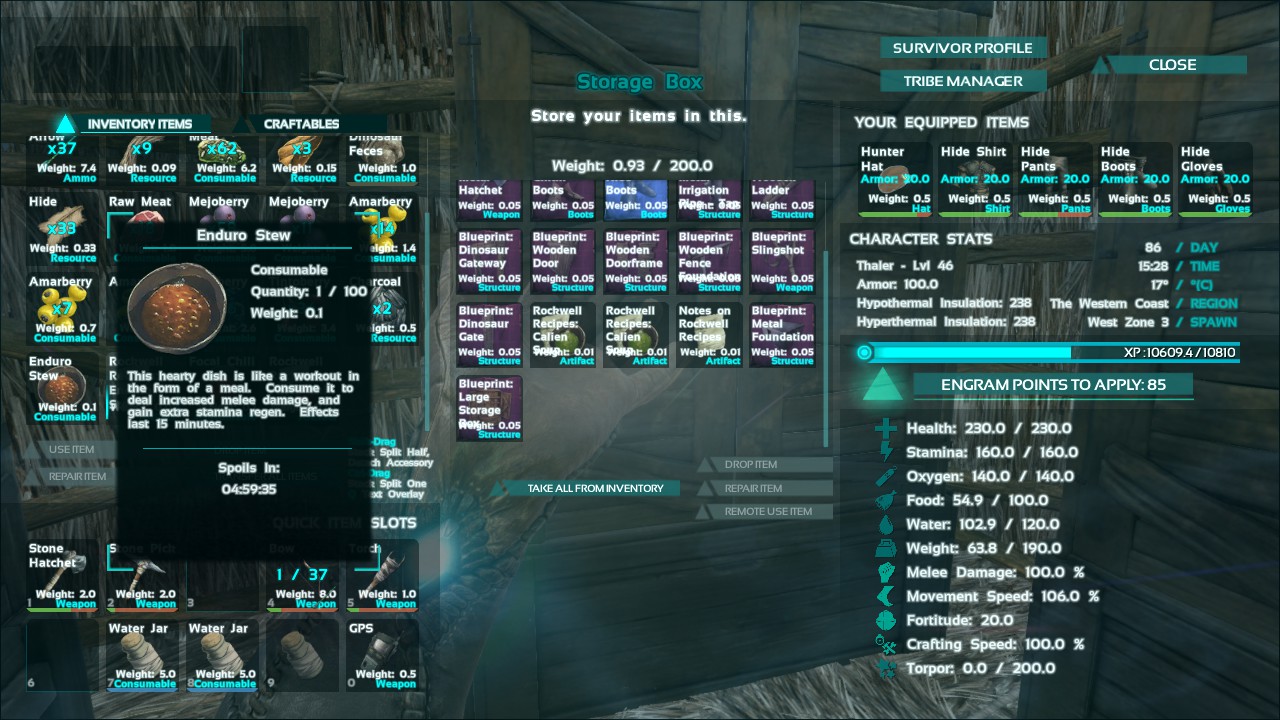Choose the Stone Hatchet quick slot
The width and height of the screenshot is (1280, 720).
point(63,575)
